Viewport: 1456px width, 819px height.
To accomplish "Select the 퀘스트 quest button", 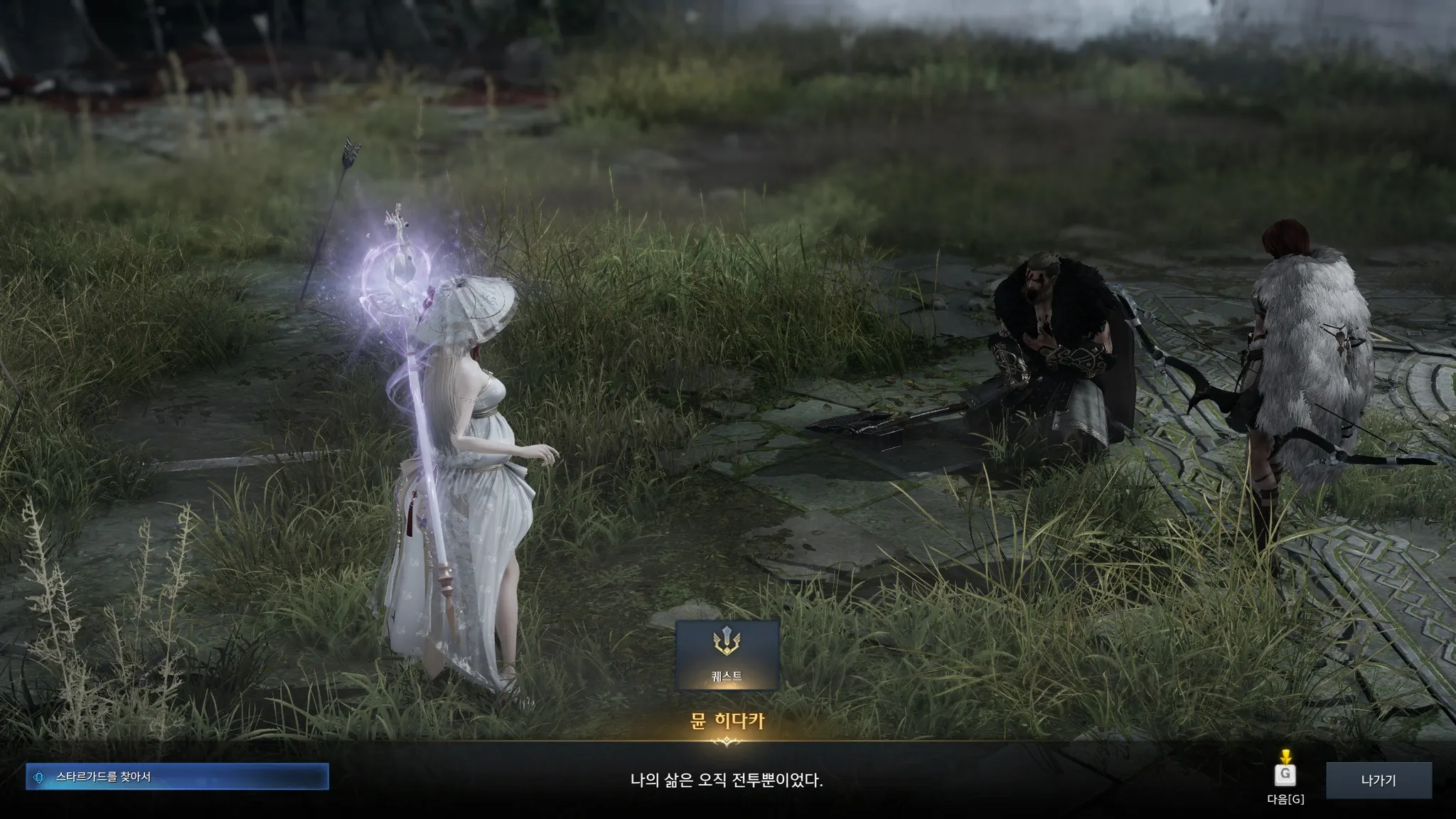I will [727, 655].
